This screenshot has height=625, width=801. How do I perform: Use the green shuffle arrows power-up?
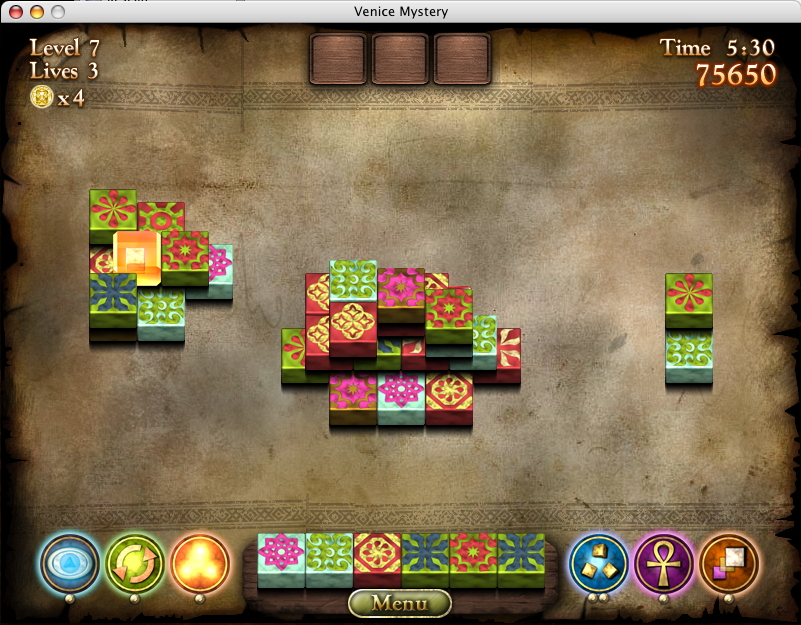[135, 563]
